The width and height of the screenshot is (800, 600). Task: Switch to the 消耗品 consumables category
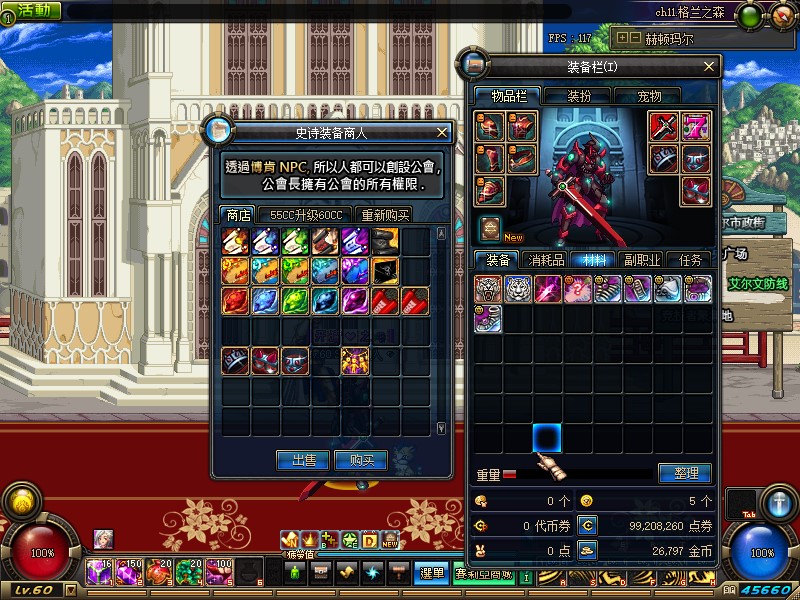point(544,260)
